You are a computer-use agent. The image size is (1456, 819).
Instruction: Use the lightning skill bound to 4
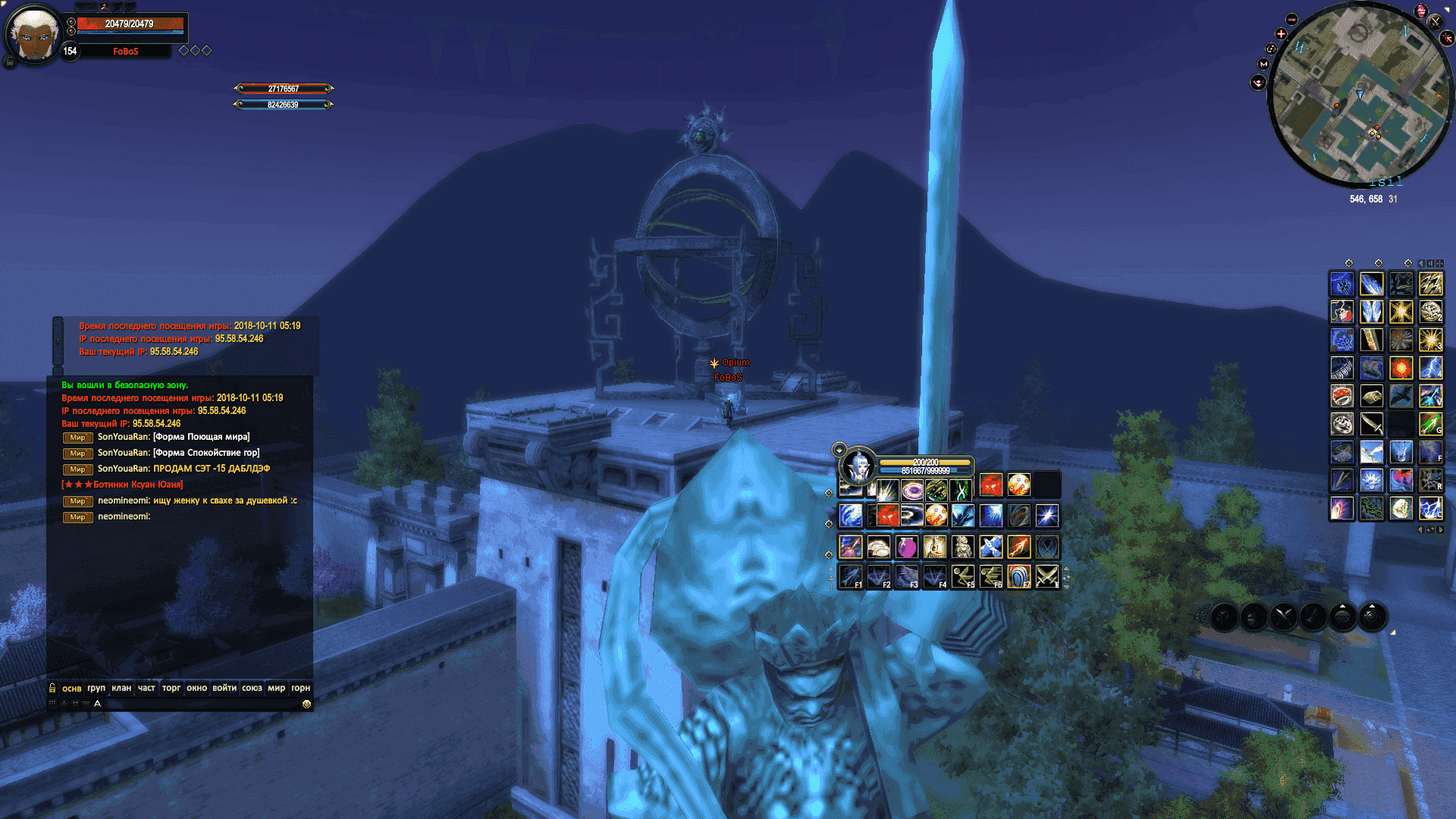click(1430, 369)
